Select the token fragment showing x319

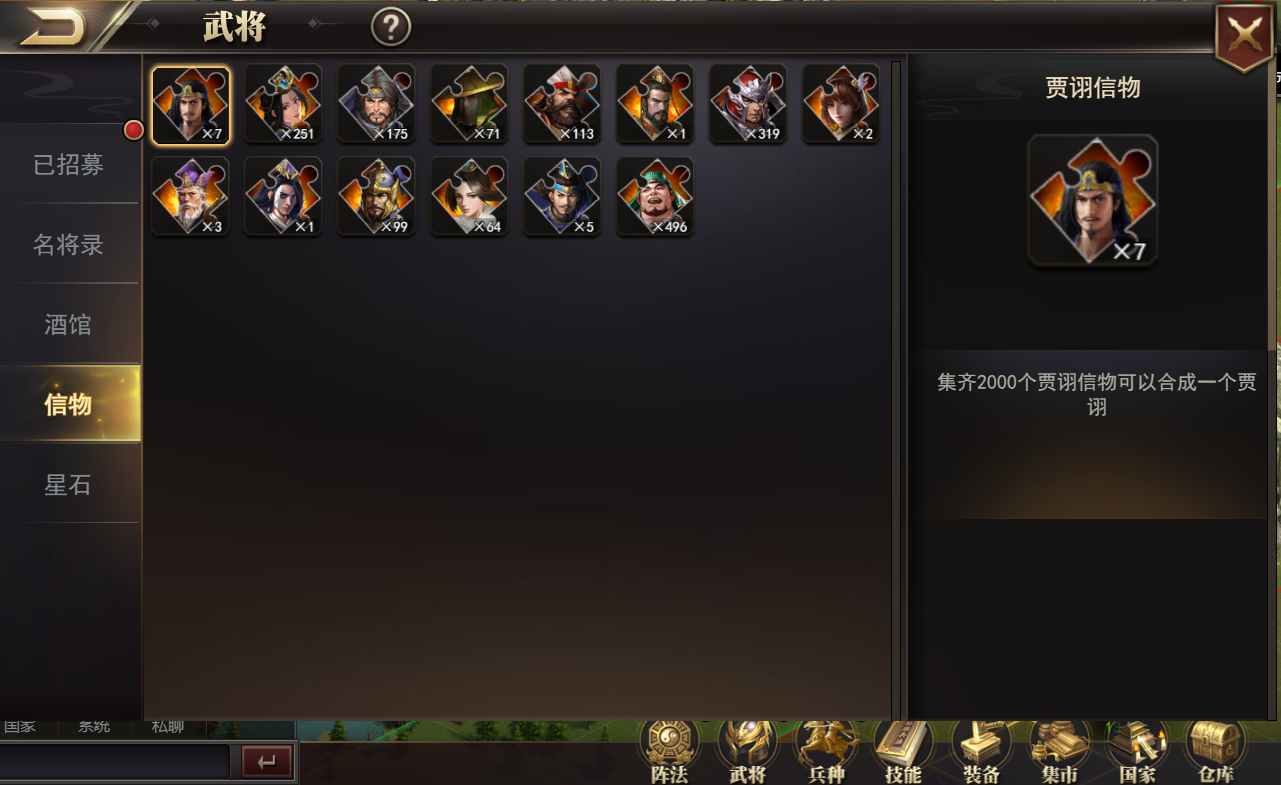748,103
